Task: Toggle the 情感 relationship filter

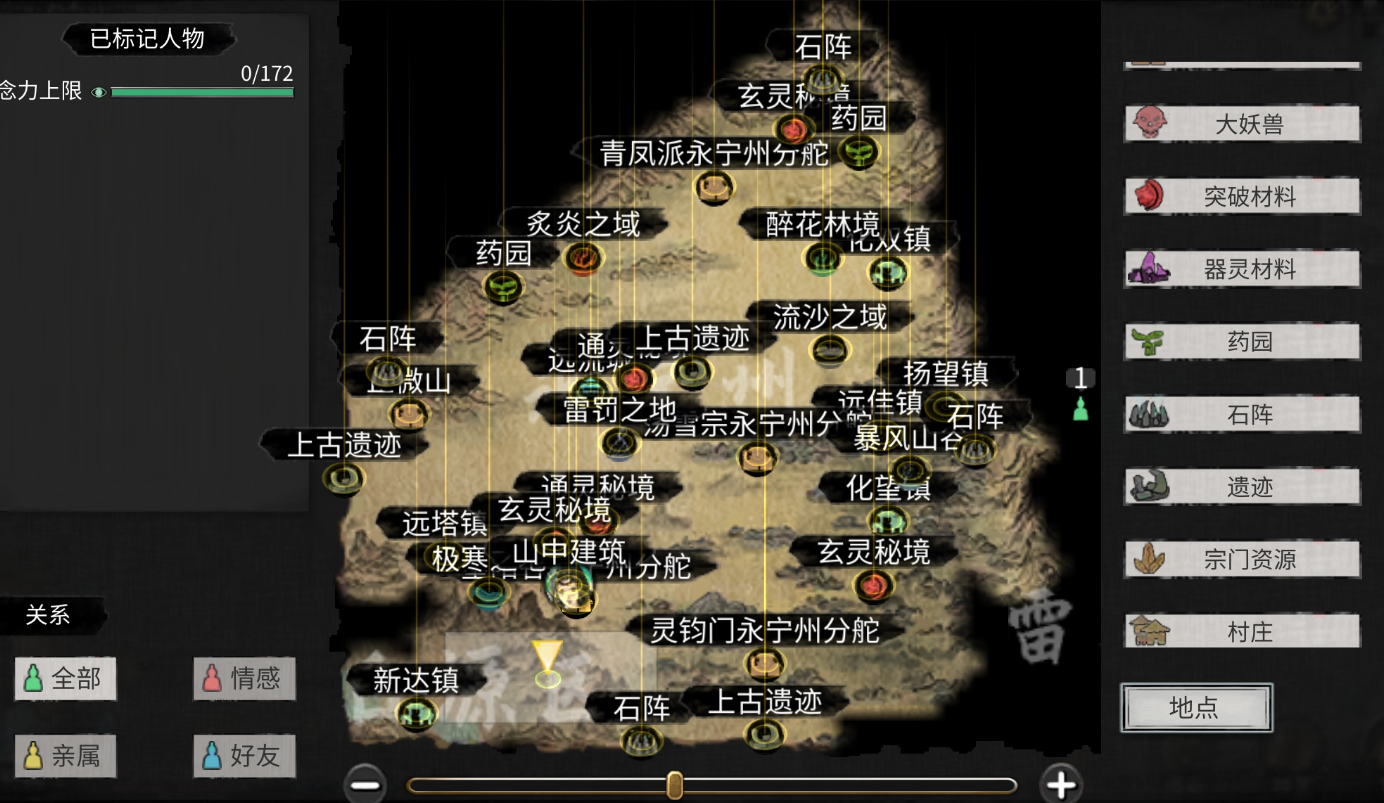Action: (x=243, y=678)
